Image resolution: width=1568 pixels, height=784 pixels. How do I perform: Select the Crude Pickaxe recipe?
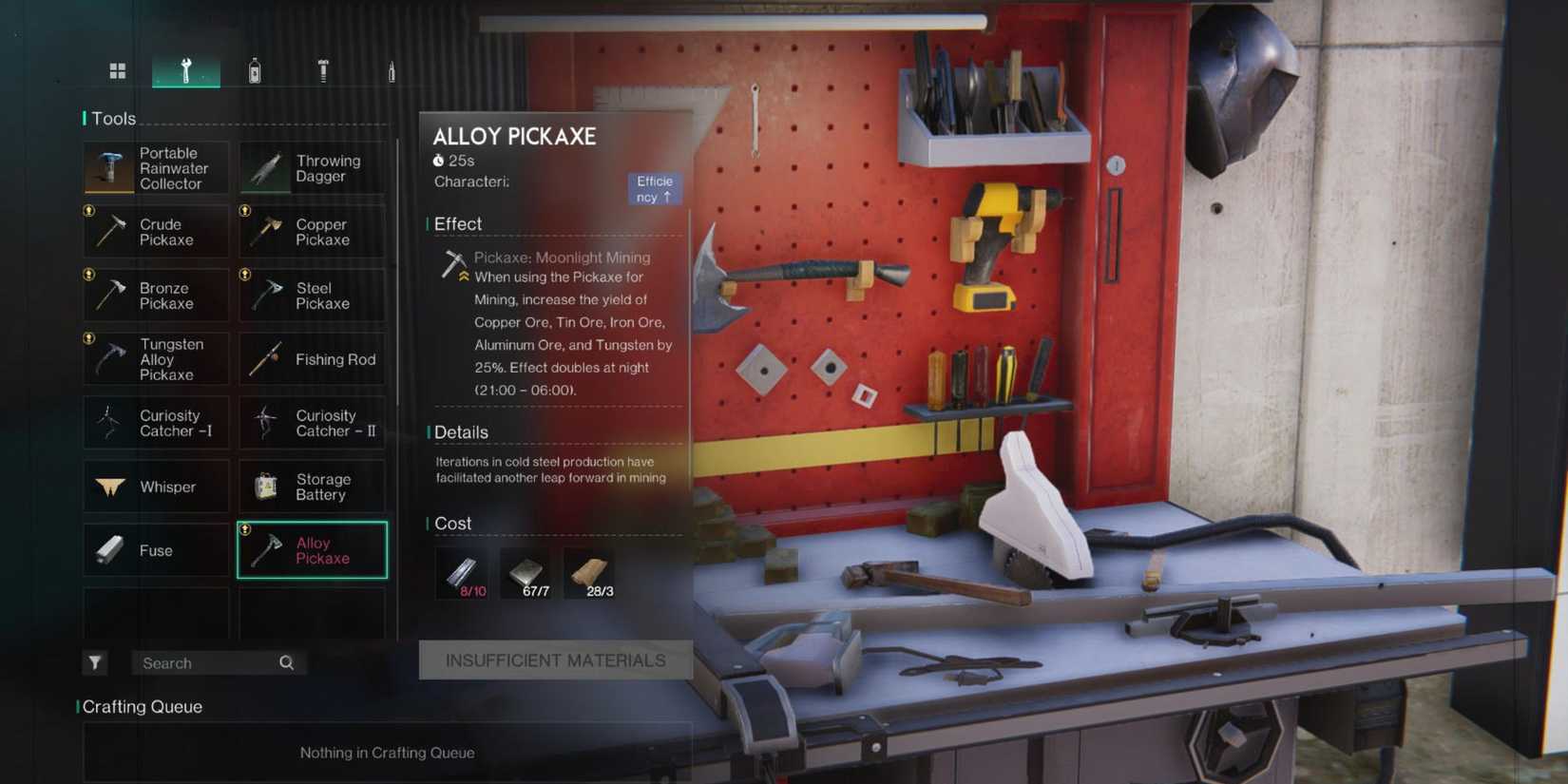(156, 232)
